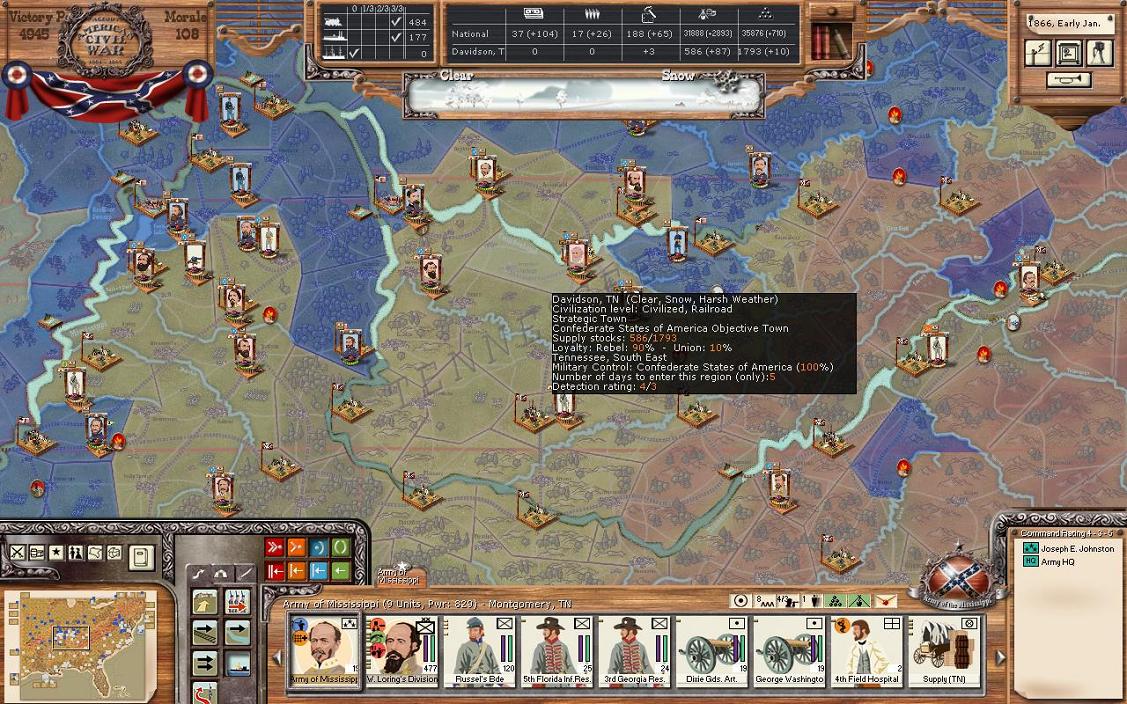Select the 4th Field Hospital unit
Viewport: 1127px width, 704px height.
[866, 650]
